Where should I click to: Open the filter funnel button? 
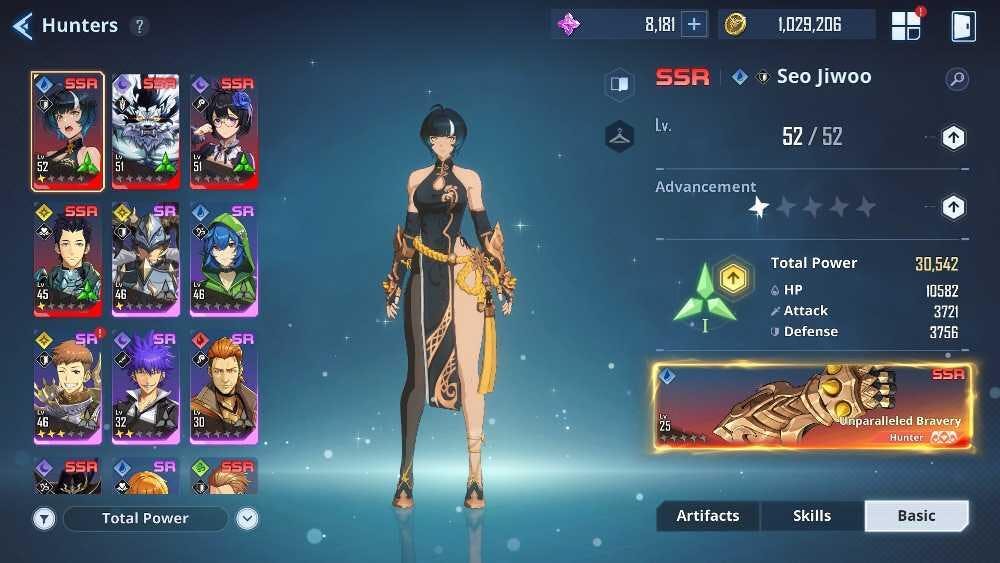(x=44, y=518)
